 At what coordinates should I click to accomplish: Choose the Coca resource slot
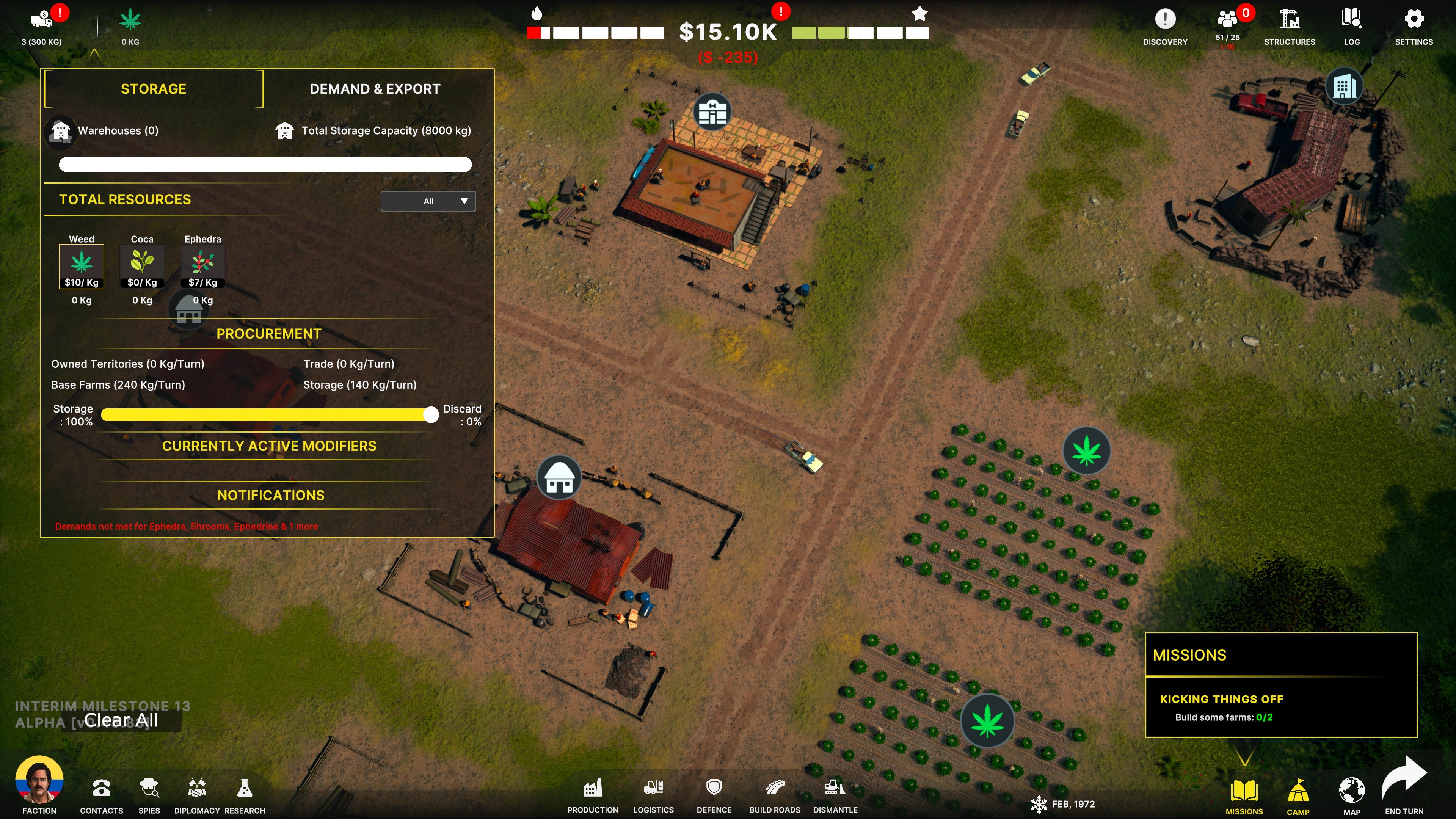[x=142, y=266]
